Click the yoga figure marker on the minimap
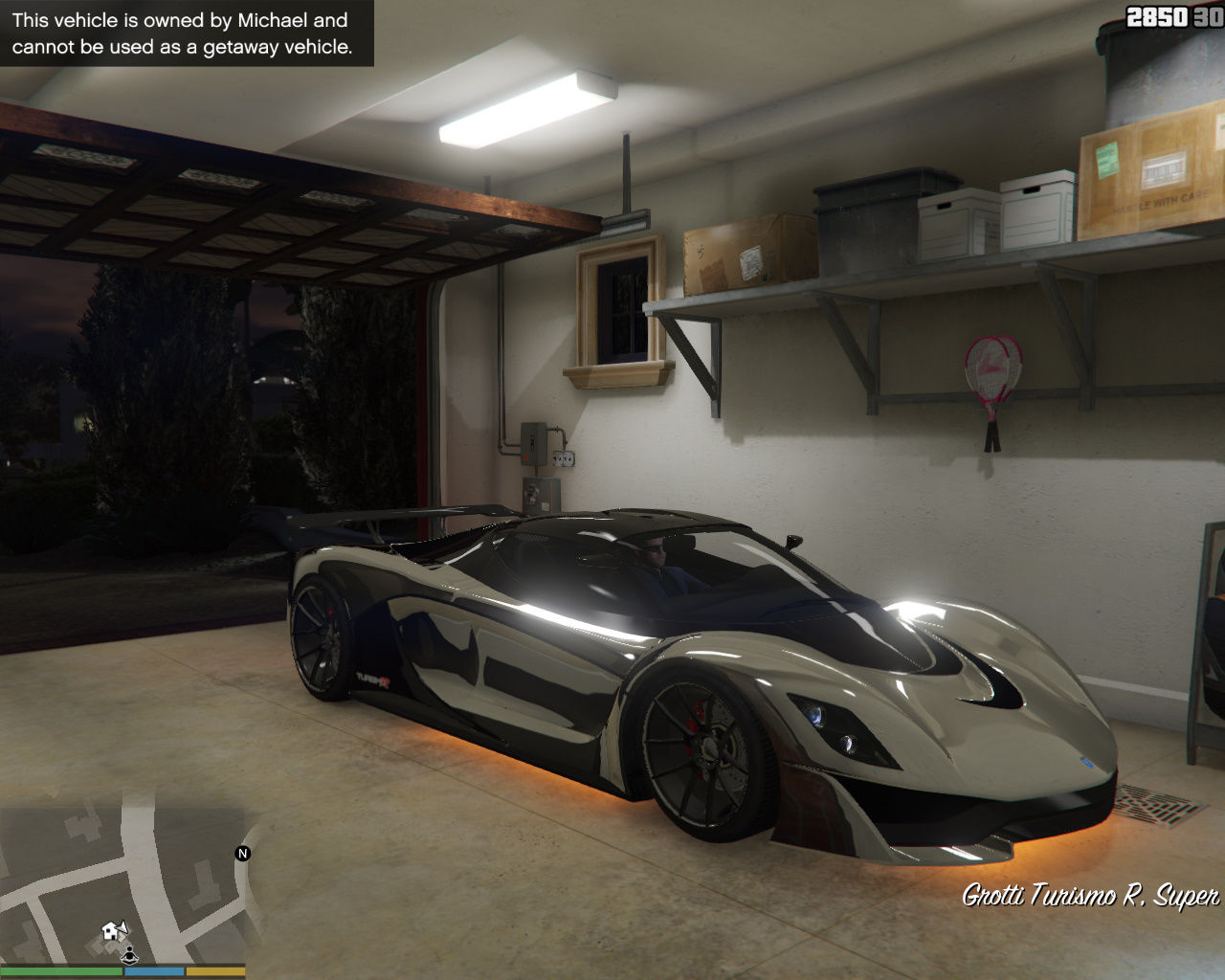 (129, 952)
